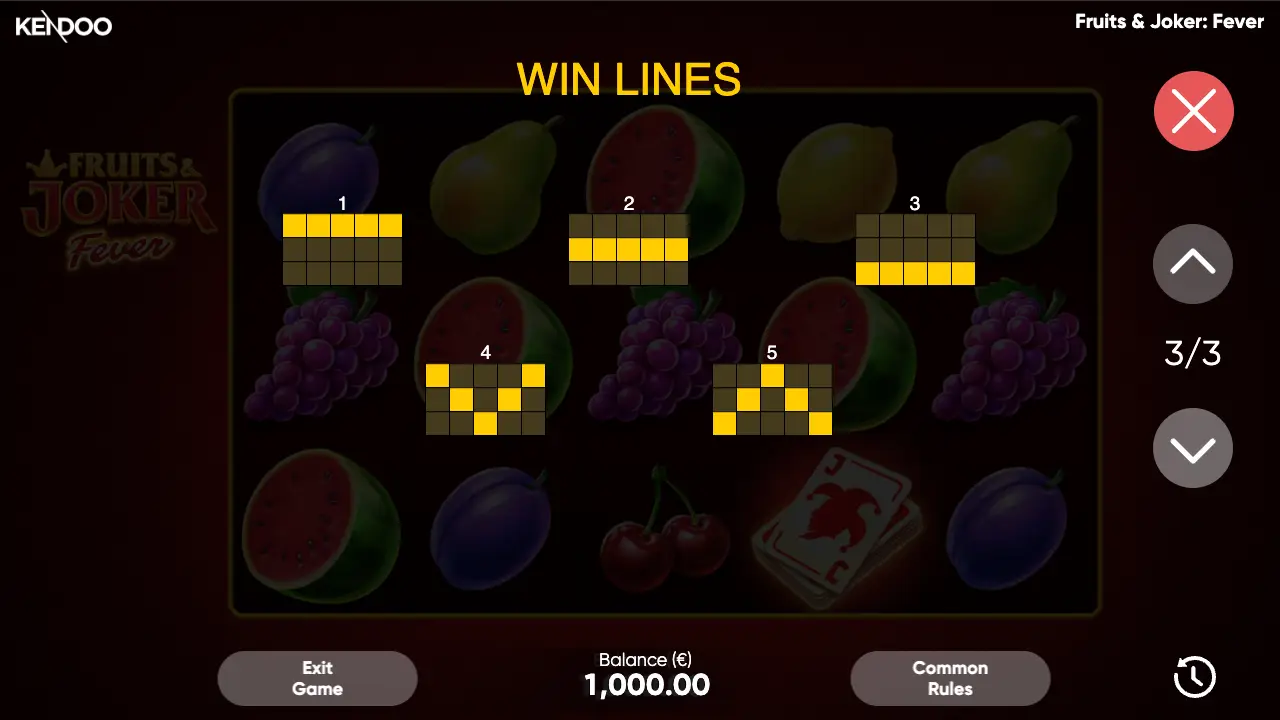Select win line 5 diagram

(x=770, y=398)
